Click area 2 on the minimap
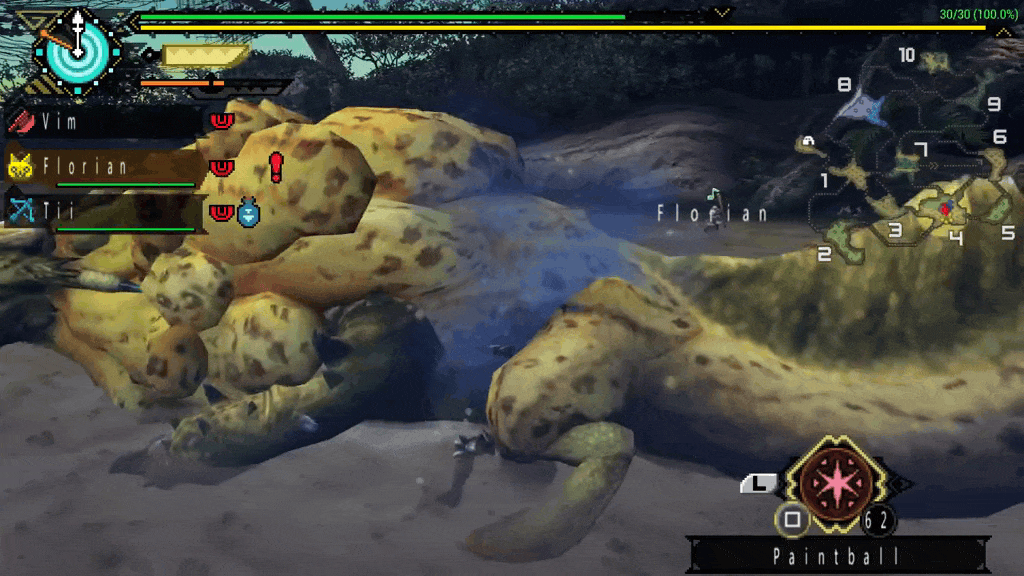 824,254
